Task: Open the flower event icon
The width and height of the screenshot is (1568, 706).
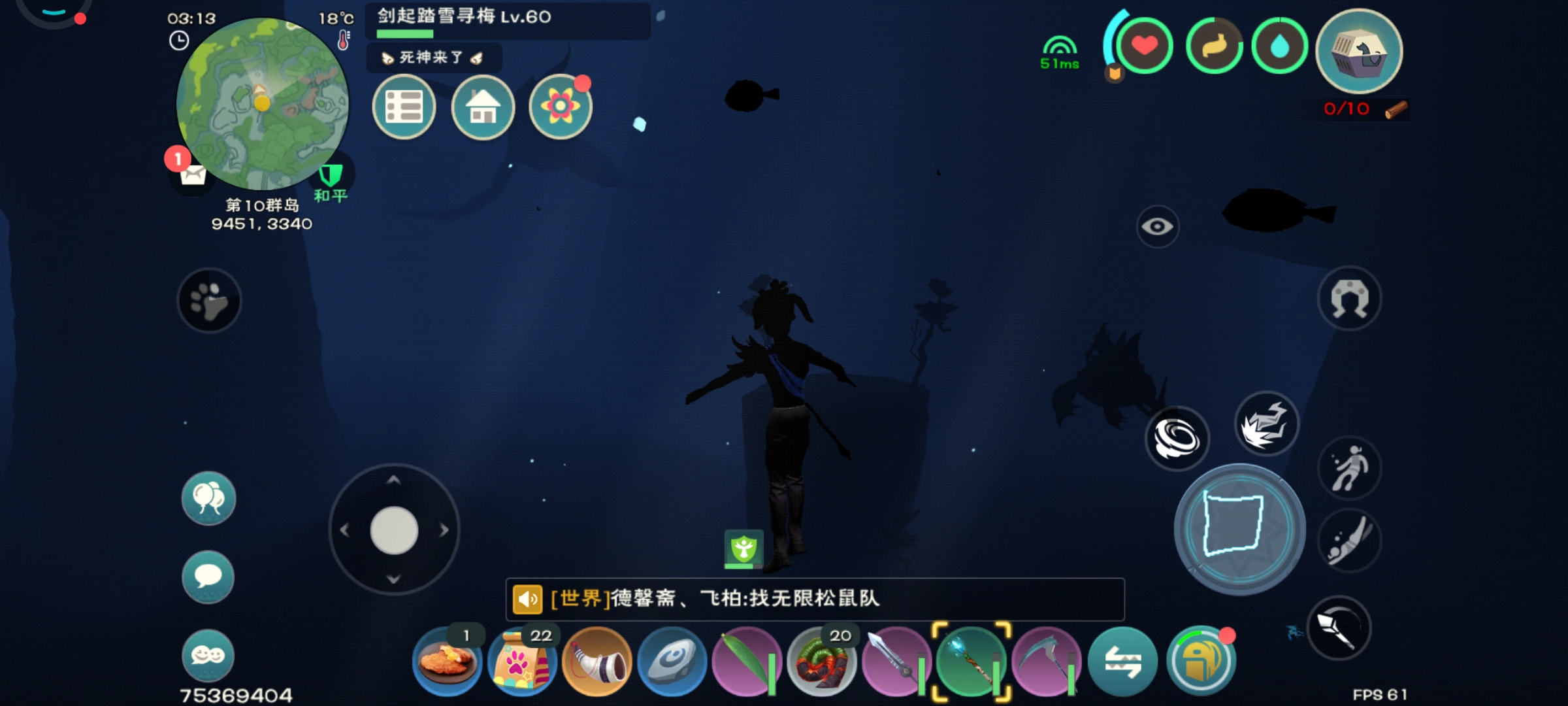Action: pos(560,107)
